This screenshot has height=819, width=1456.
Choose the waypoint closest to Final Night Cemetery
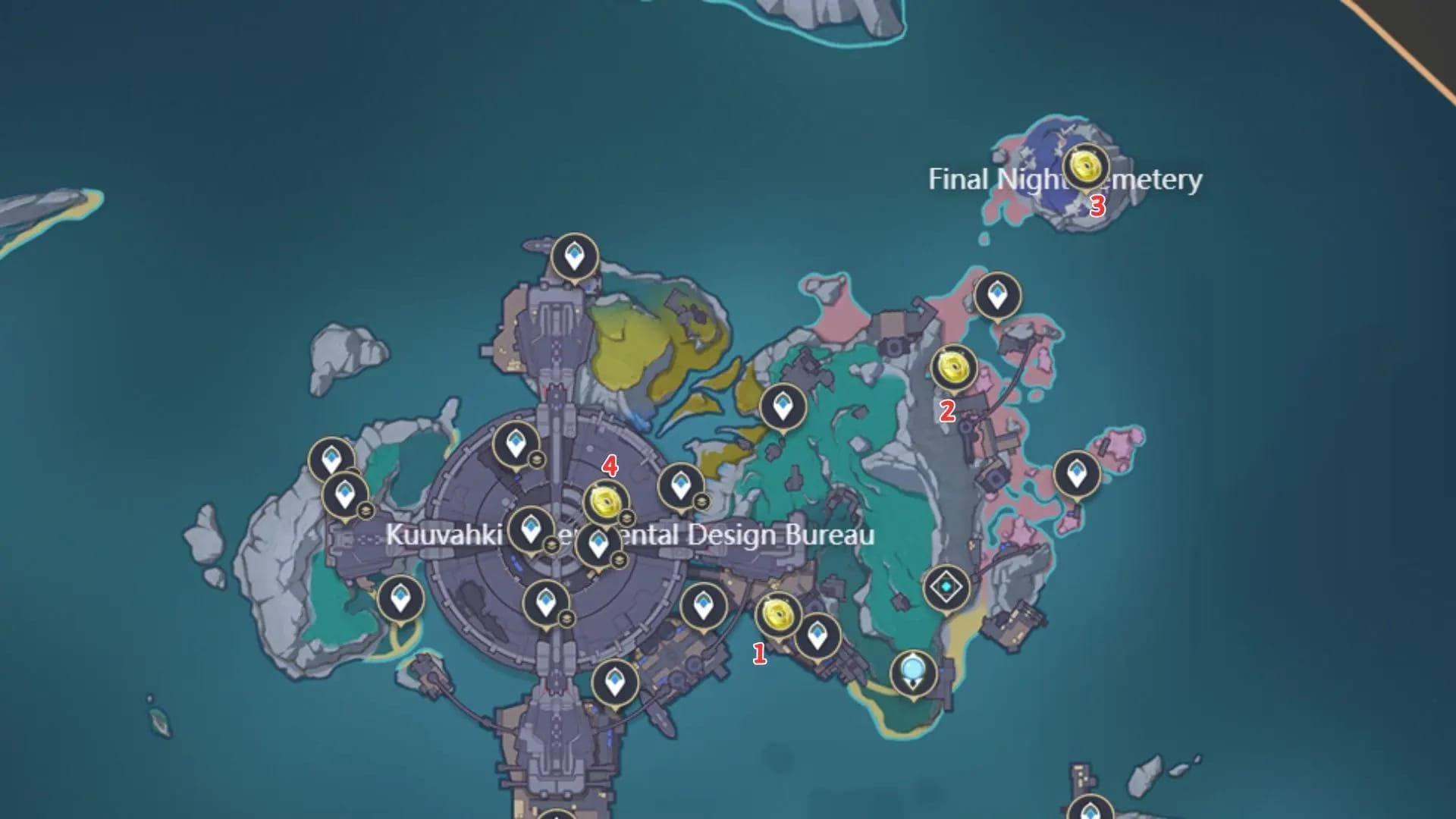coord(997,296)
